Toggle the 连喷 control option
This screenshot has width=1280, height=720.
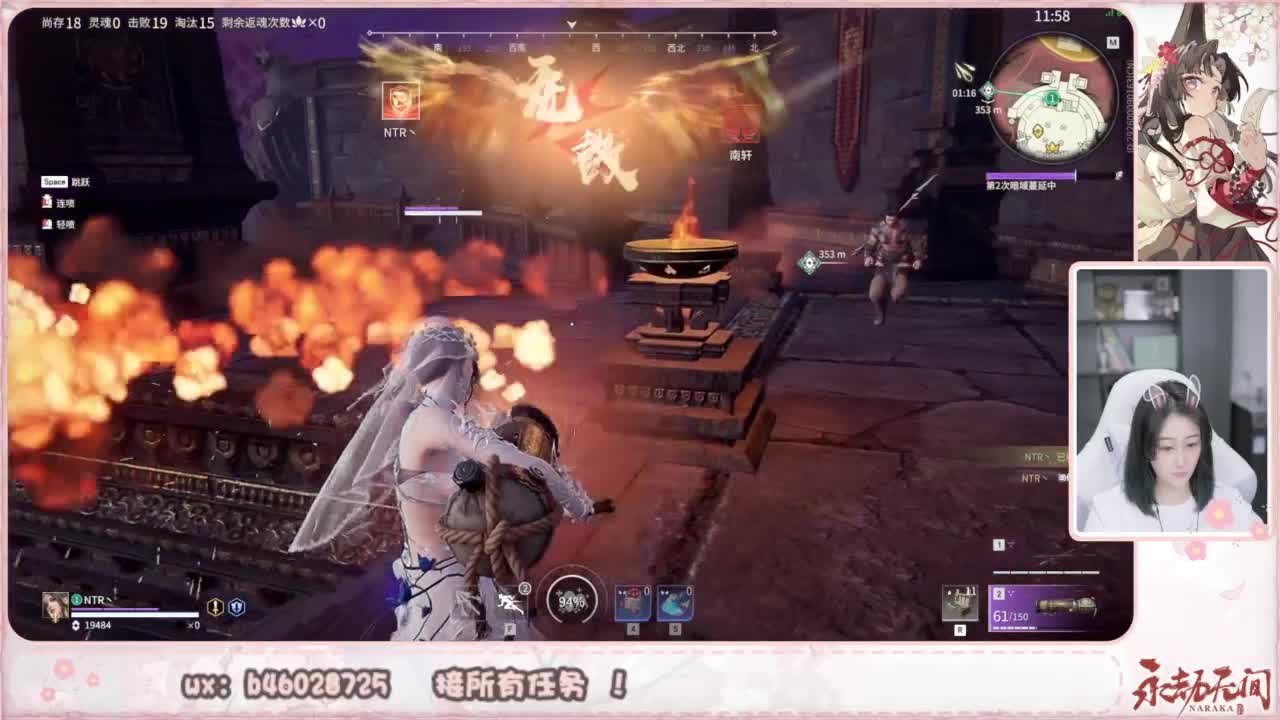click(x=63, y=200)
